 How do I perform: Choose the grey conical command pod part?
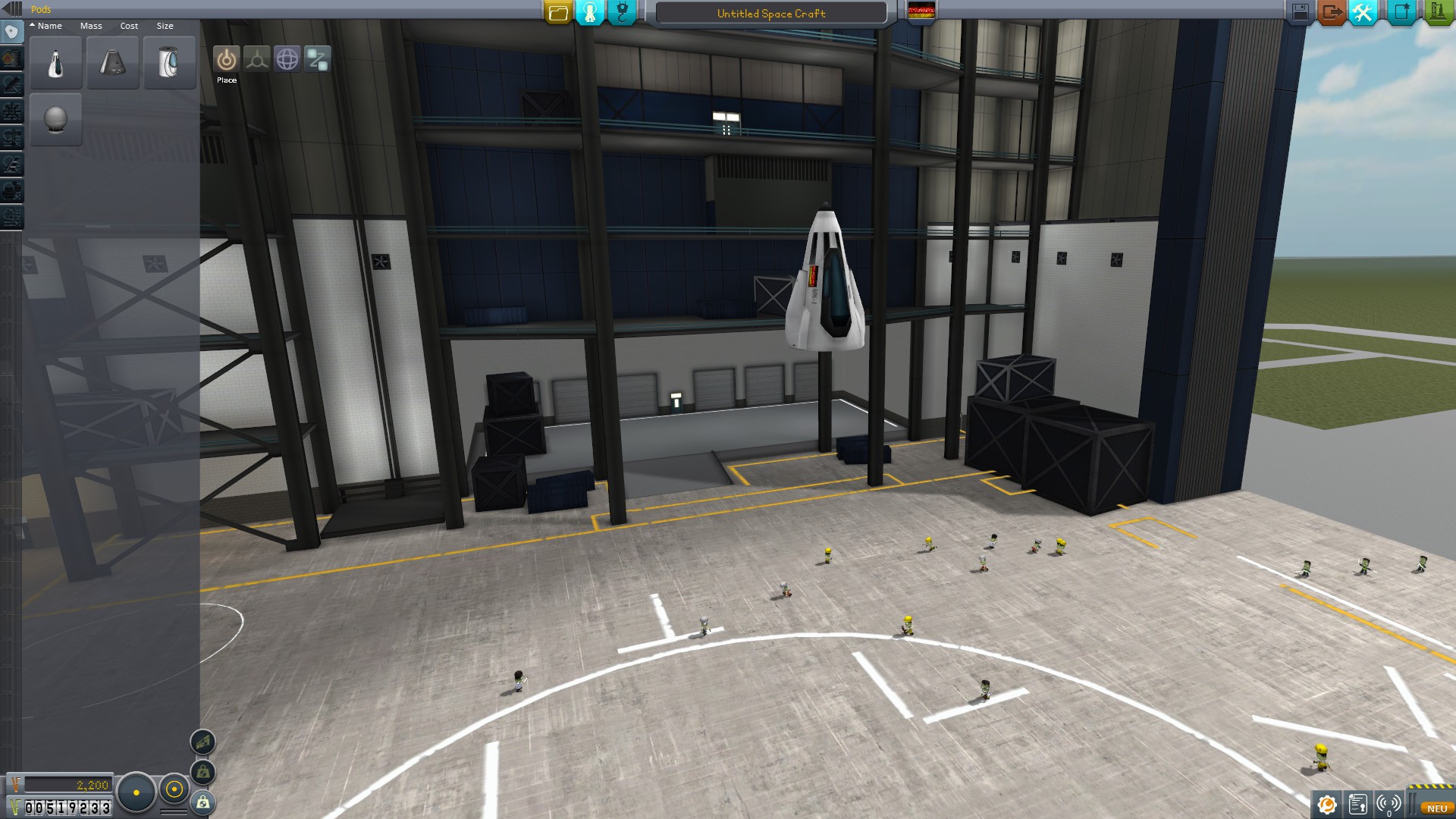click(x=113, y=63)
